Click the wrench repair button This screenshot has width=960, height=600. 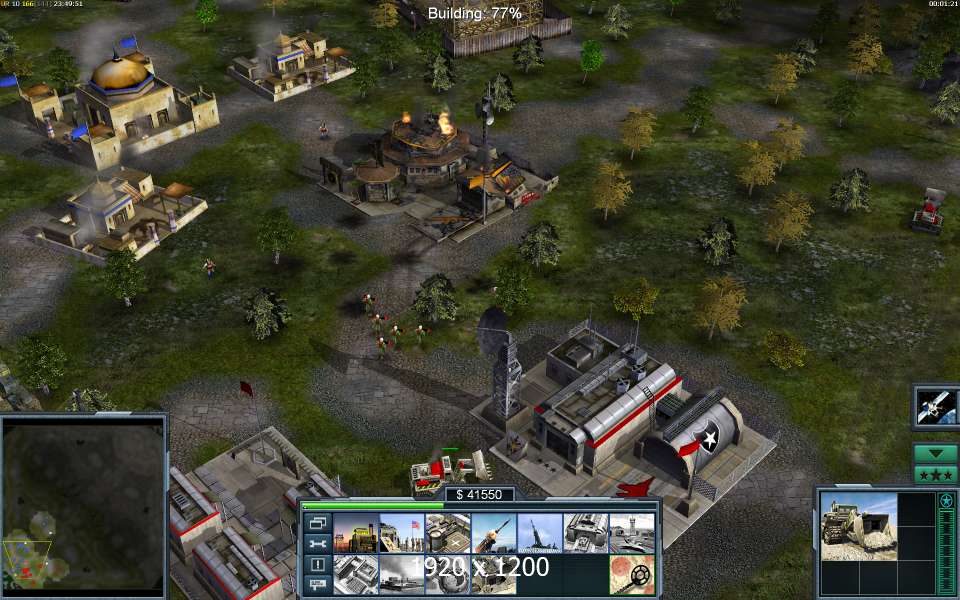[317, 544]
